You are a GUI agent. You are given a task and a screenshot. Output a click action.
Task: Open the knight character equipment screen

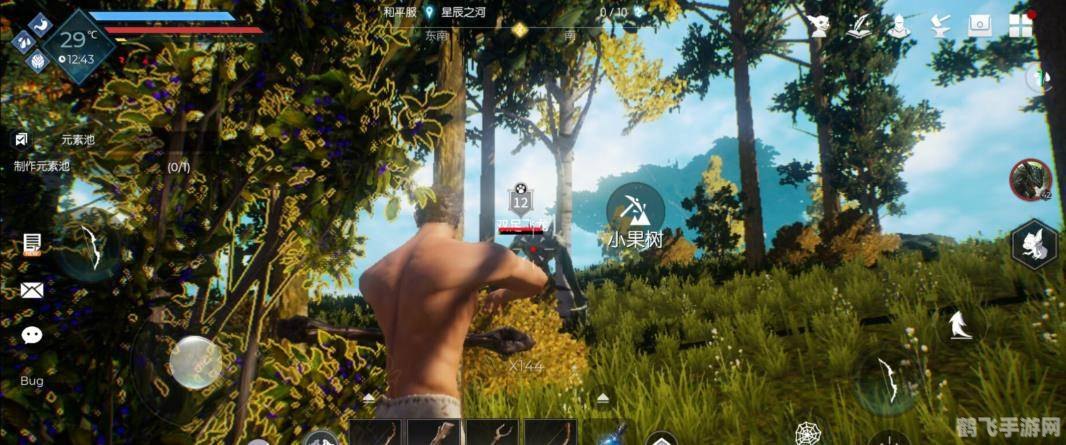click(x=899, y=26)
